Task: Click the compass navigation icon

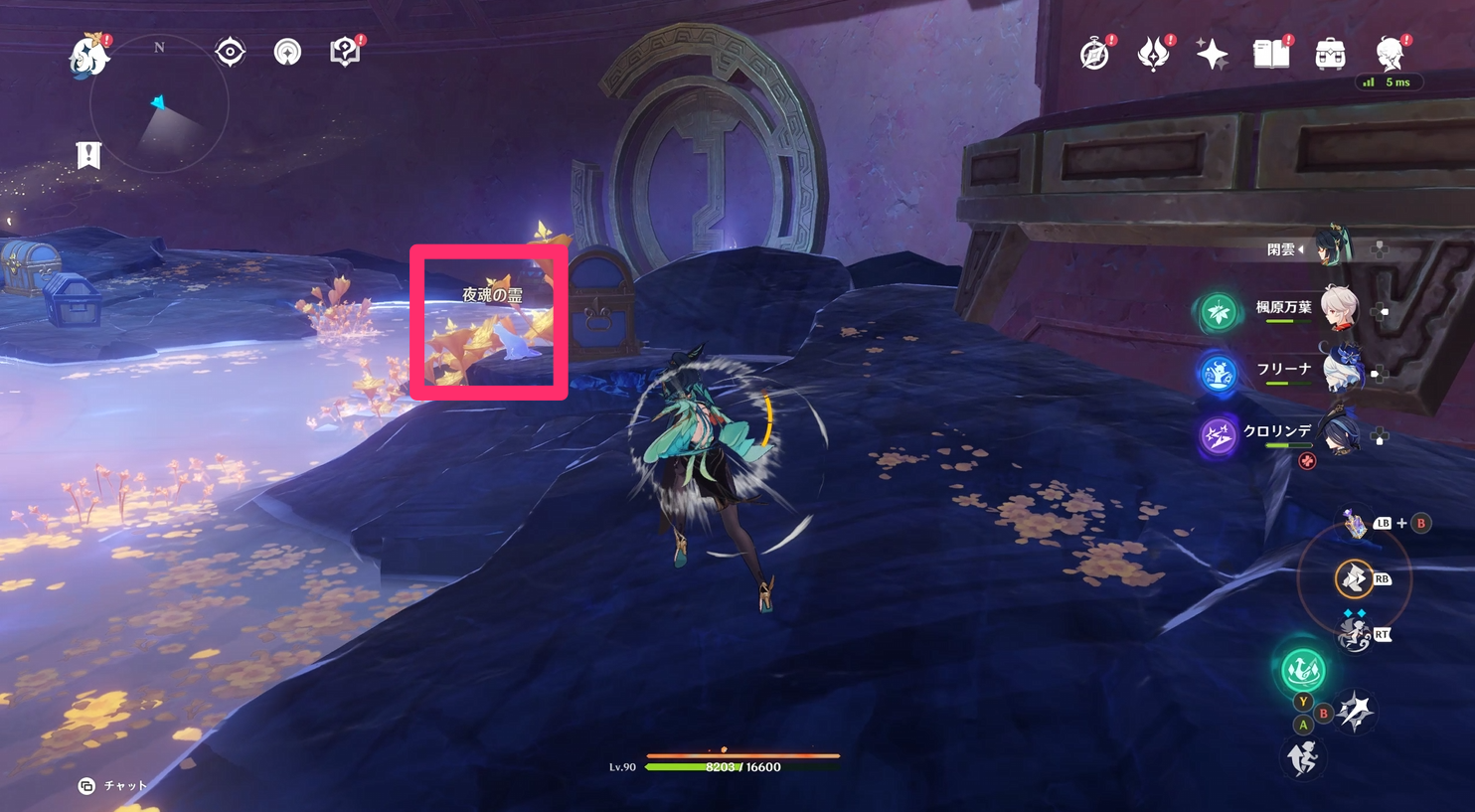Action: click(x=230, y=52)
